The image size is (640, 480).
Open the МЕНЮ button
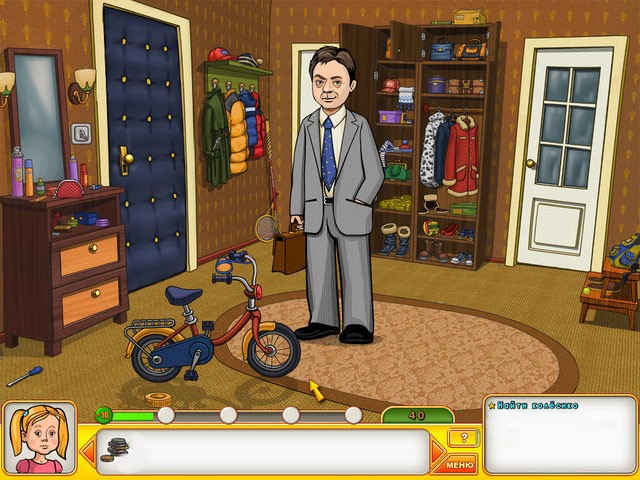click(x=461, y=464)
